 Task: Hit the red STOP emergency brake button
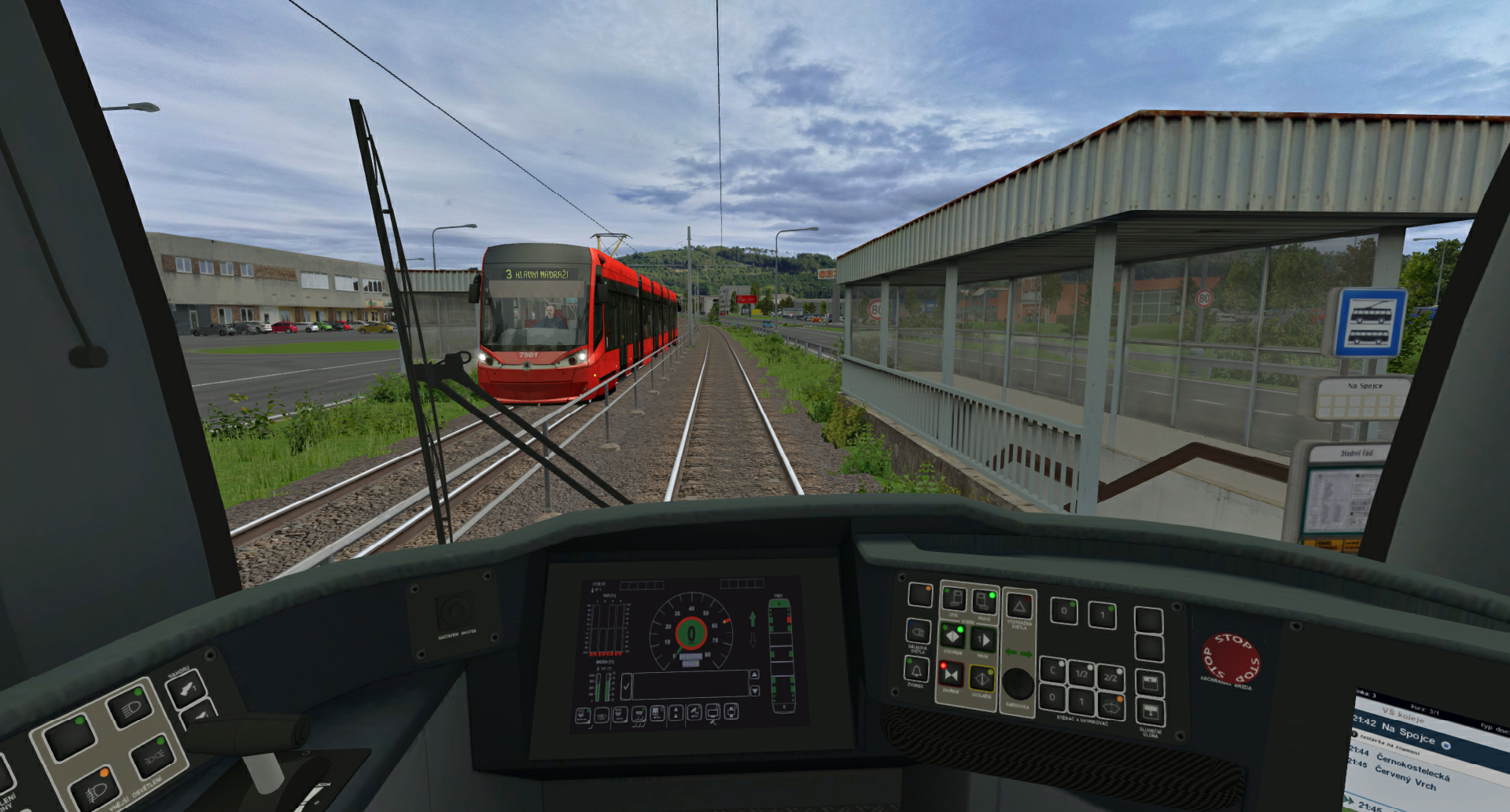(1230, 657)
